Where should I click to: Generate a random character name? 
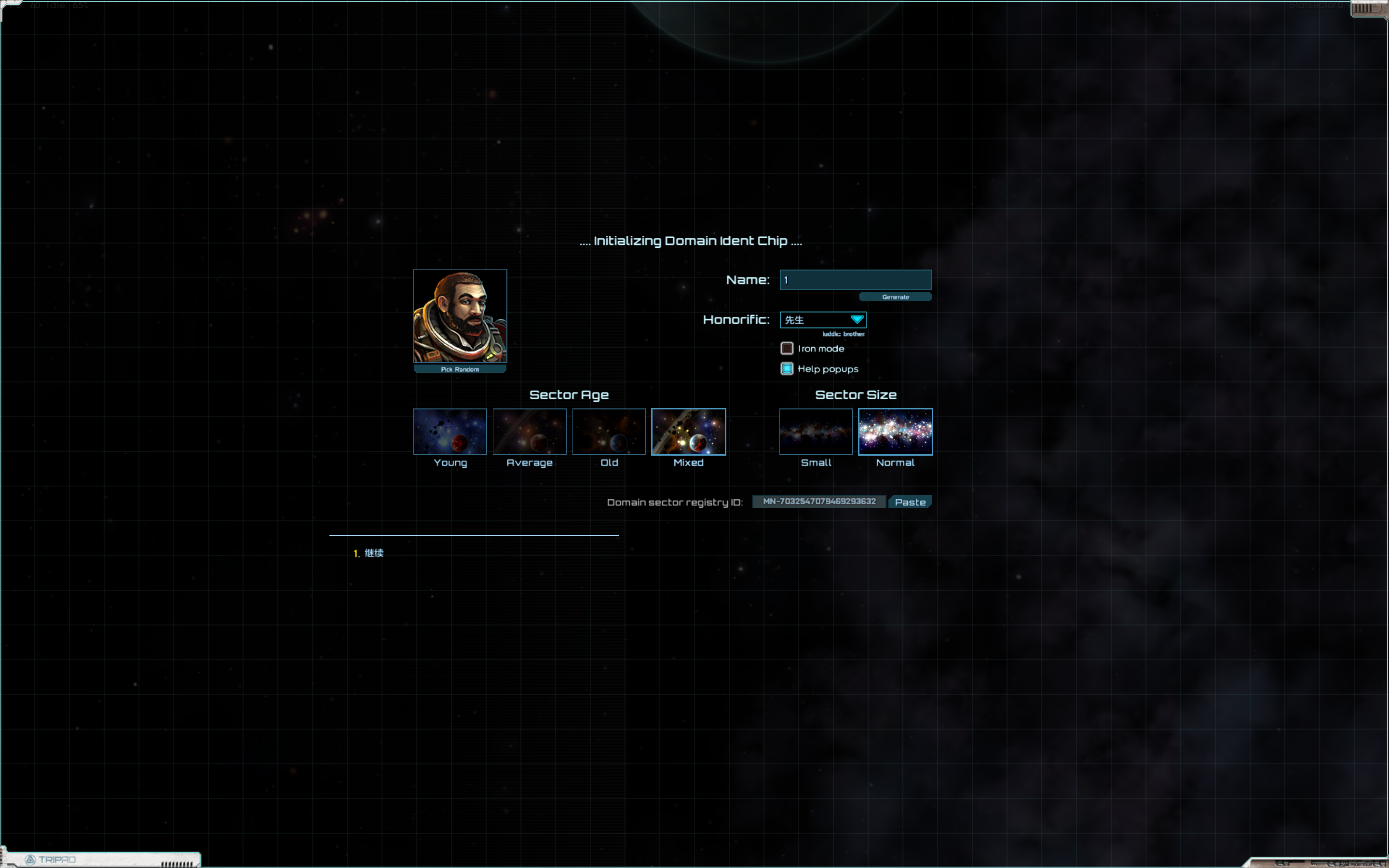895,297
